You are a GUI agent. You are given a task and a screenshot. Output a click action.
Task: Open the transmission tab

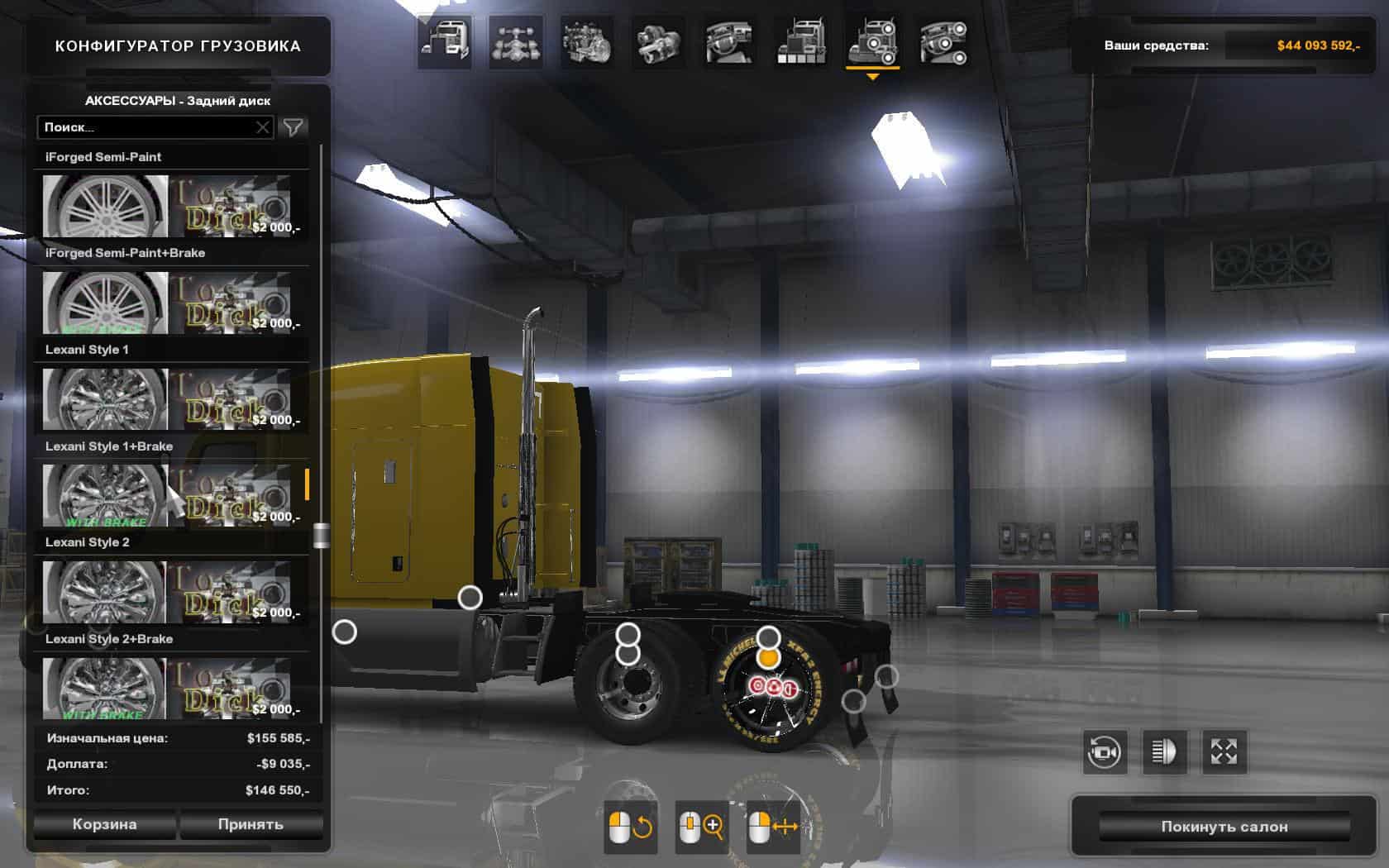(658, 41)
